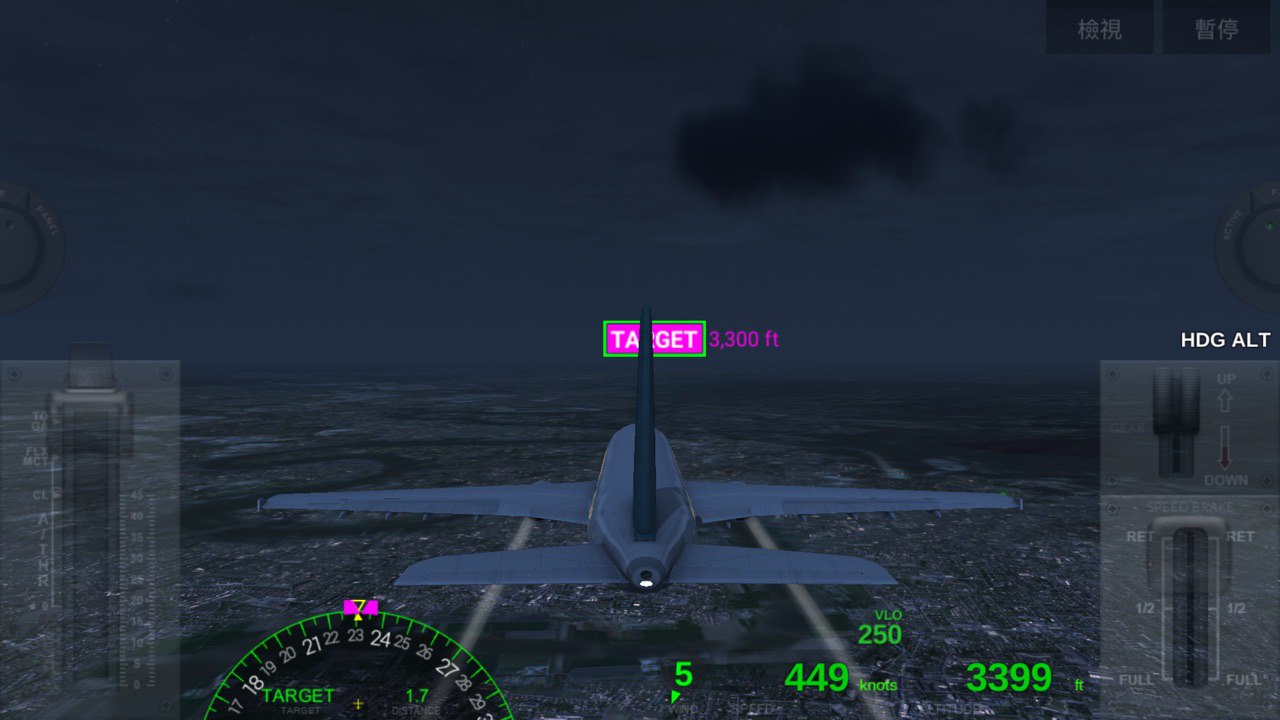Click the engine throttle lever
Image resolution: width=1280 pixels, height=720 pixels.
coord(92,400)
